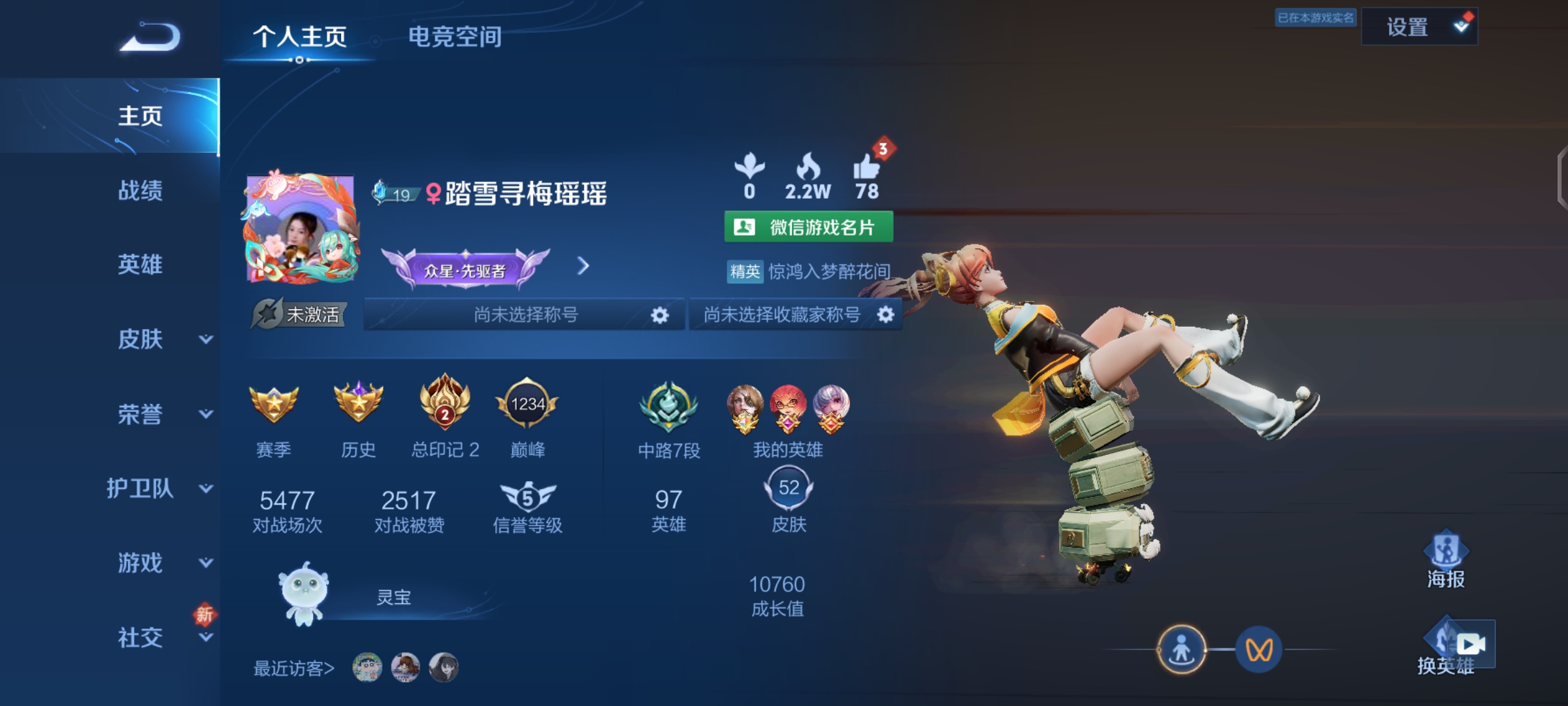Open the 海报 poster button

click(1446, 560)
